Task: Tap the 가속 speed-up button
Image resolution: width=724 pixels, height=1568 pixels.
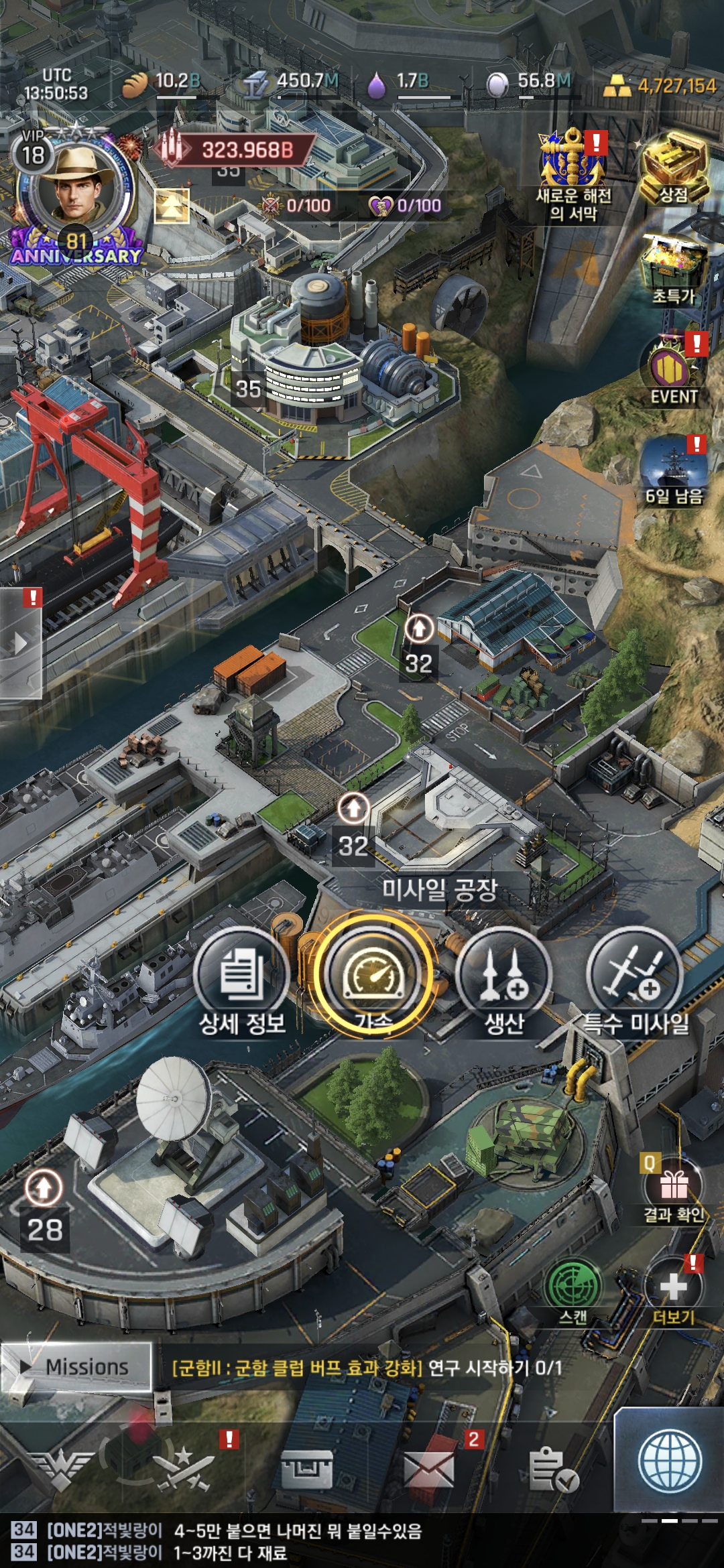Action: (373, 975)
